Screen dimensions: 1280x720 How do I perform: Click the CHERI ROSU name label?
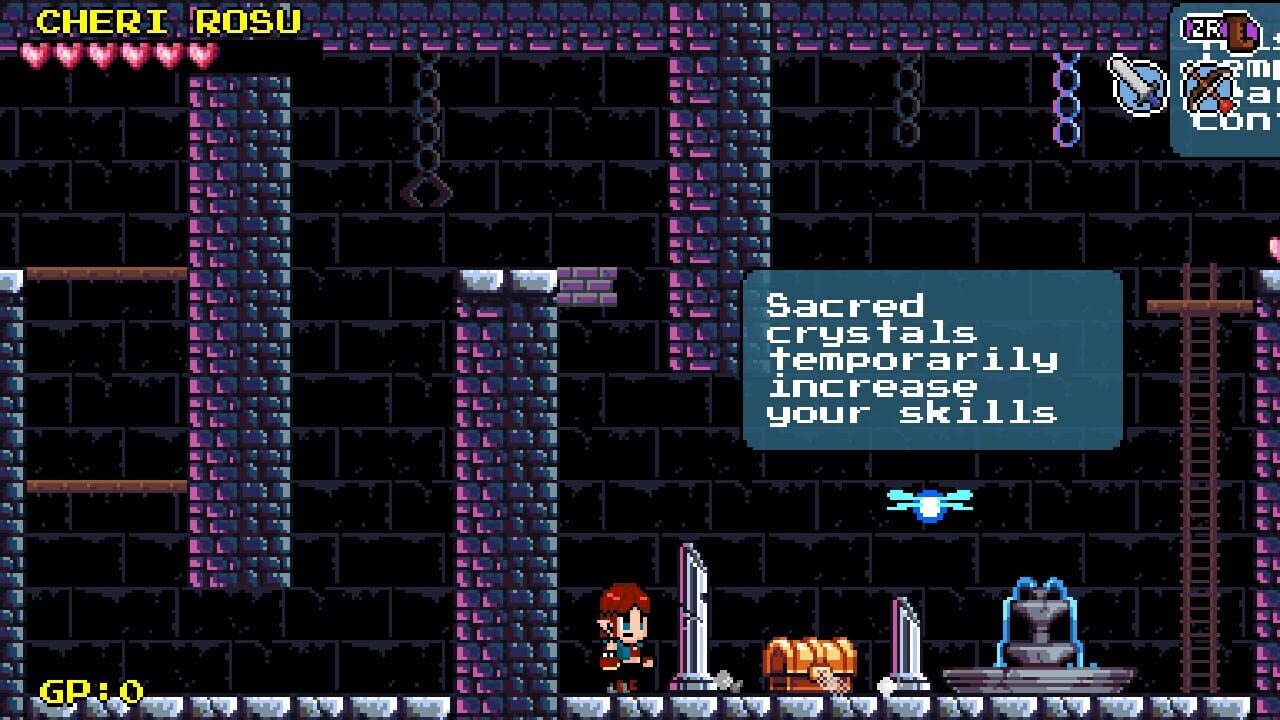coord(168,18)
